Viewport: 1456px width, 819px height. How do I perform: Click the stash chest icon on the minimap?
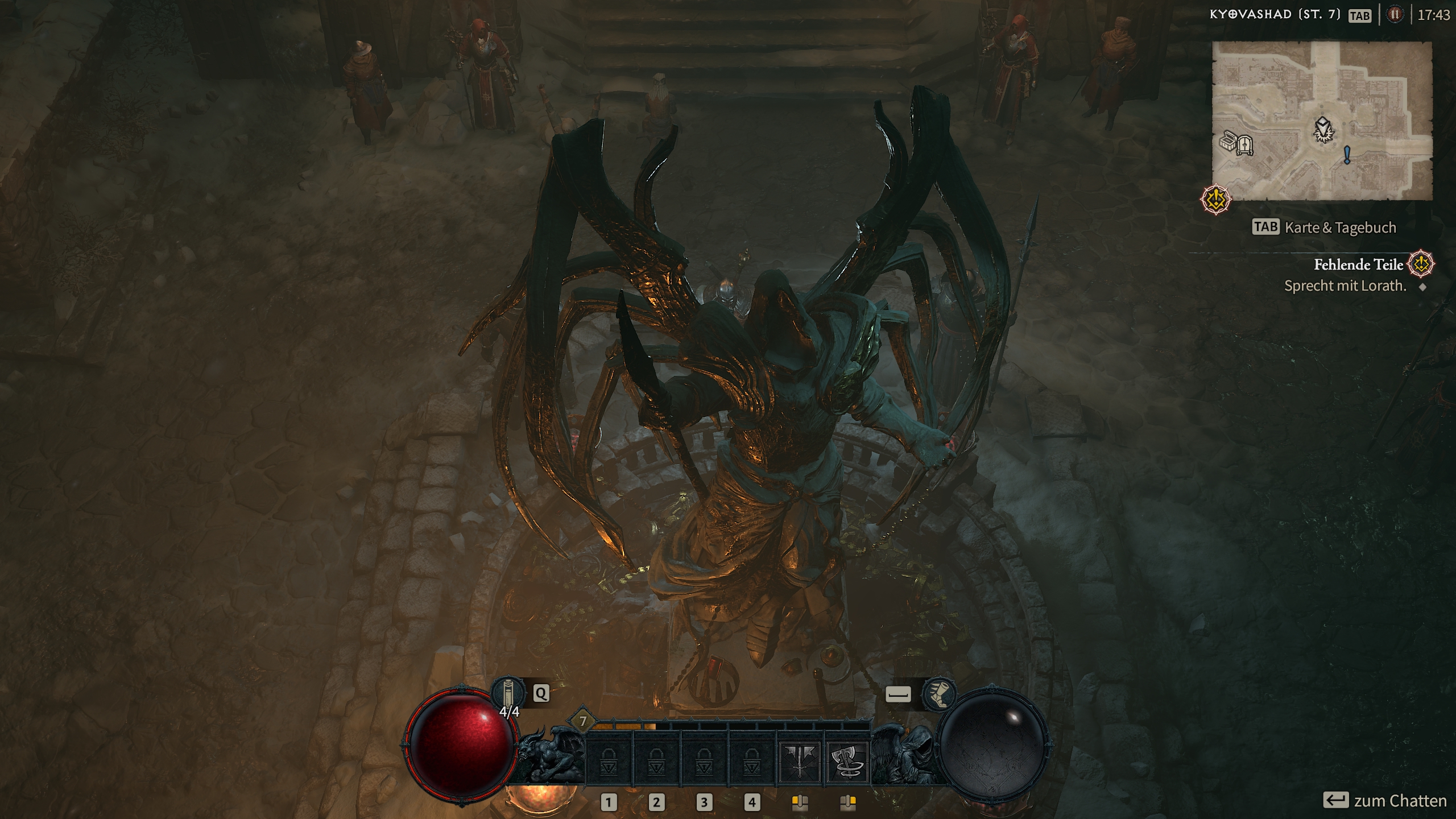(1229, 142)
